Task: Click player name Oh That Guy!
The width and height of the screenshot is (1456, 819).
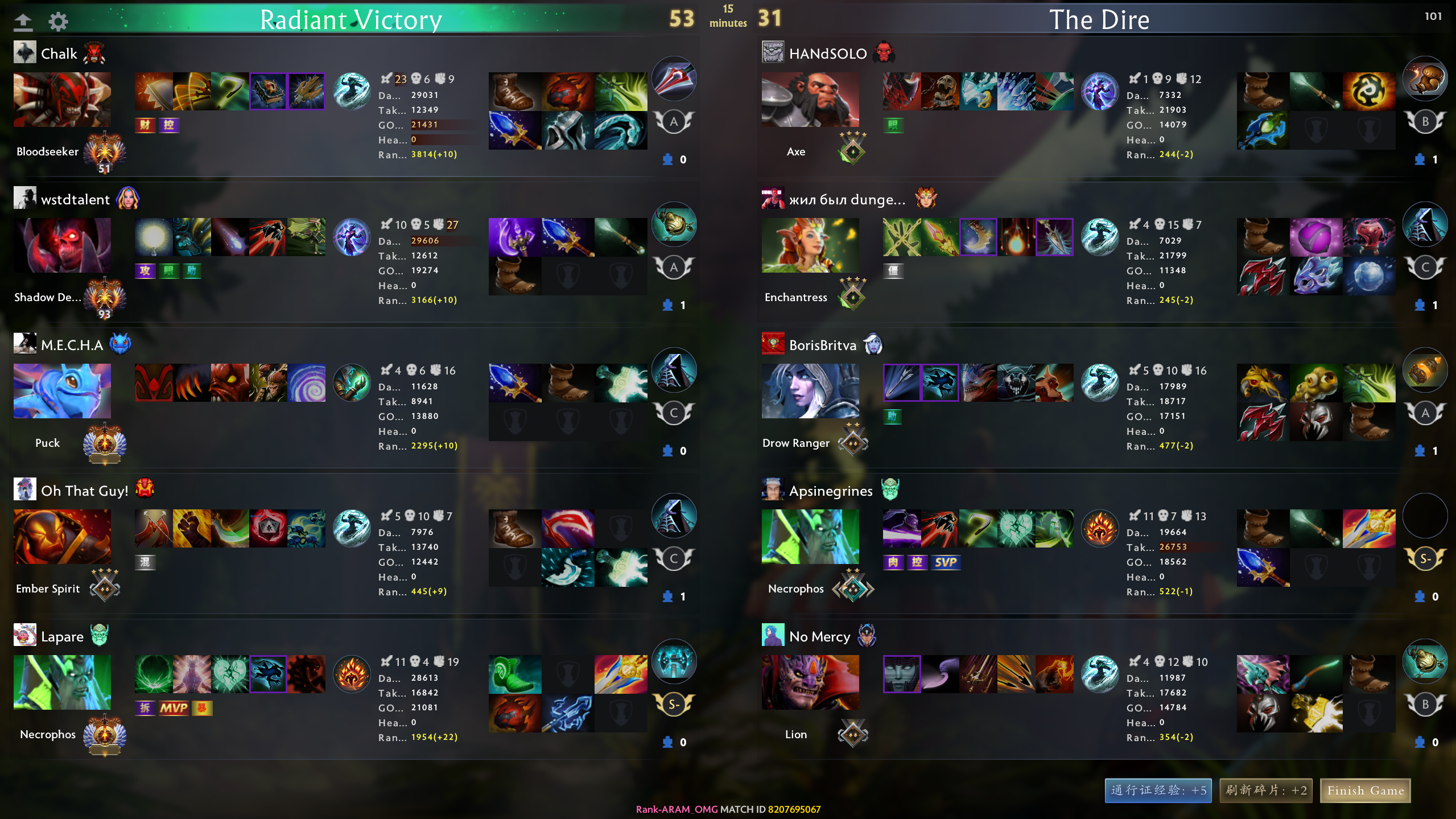Action: (x=85, y=491)
